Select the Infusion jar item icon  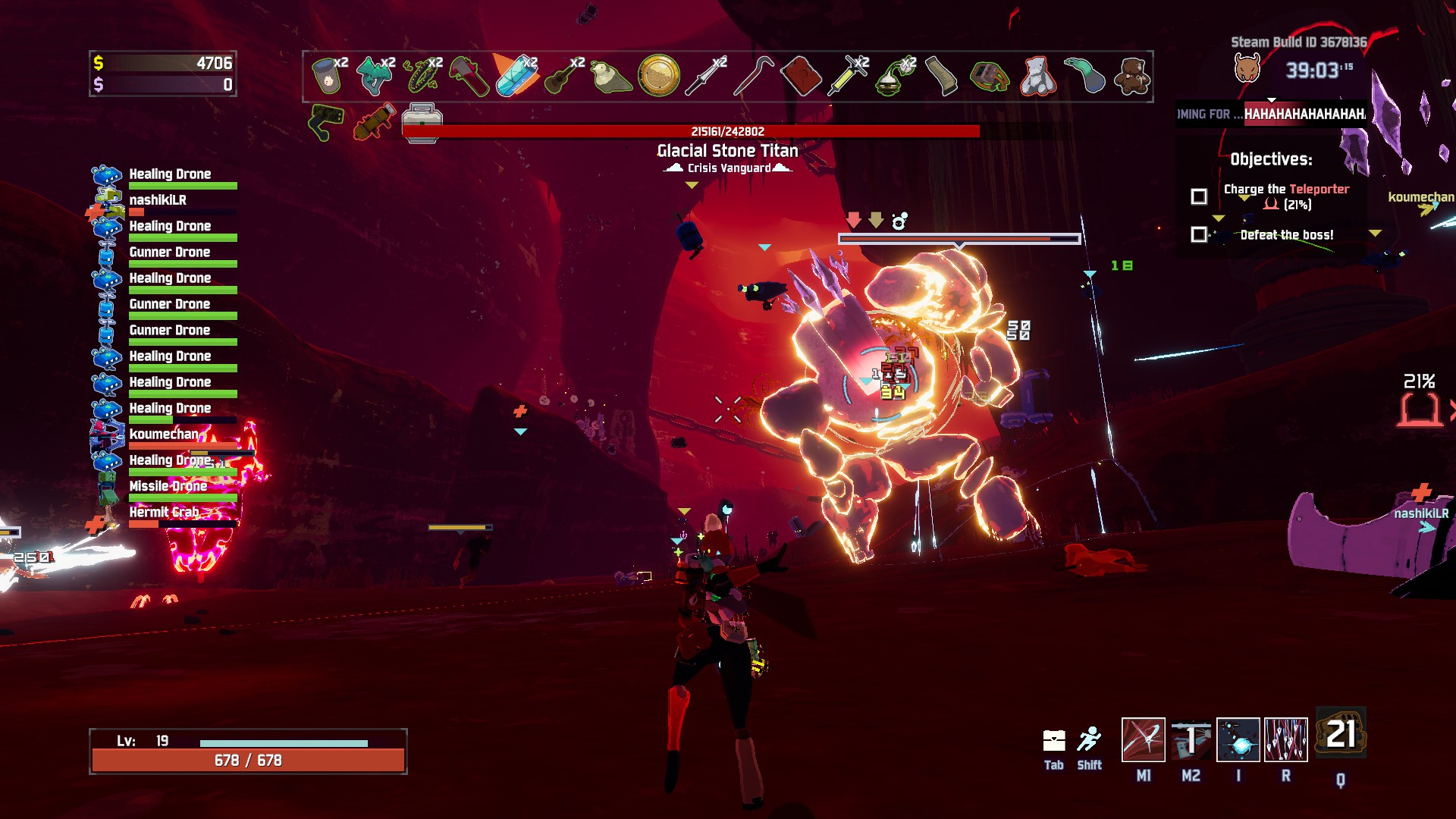click(327, 76)
